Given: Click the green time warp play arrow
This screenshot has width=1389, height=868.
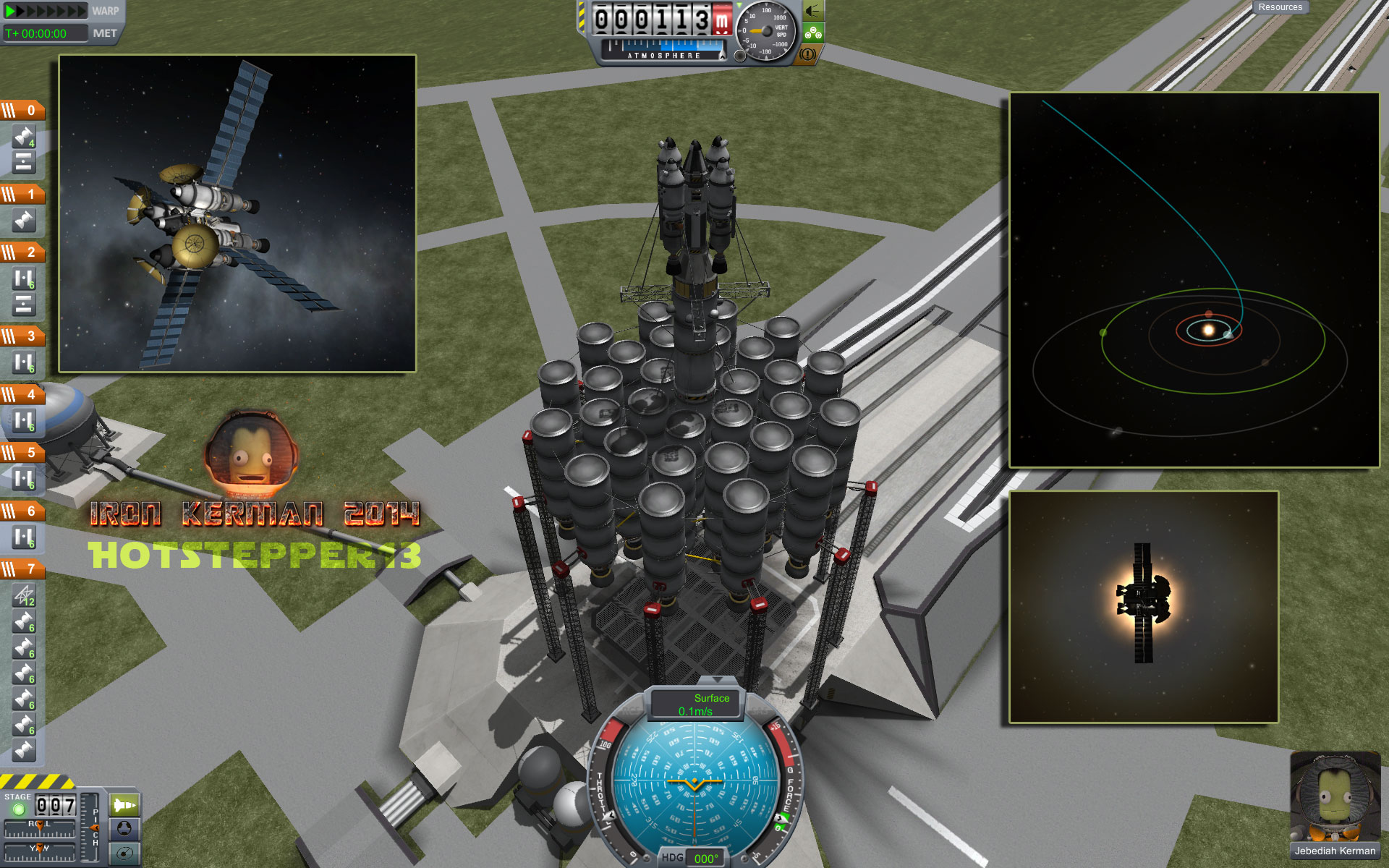Looking at the screenshot, I should tap(10, 11).
